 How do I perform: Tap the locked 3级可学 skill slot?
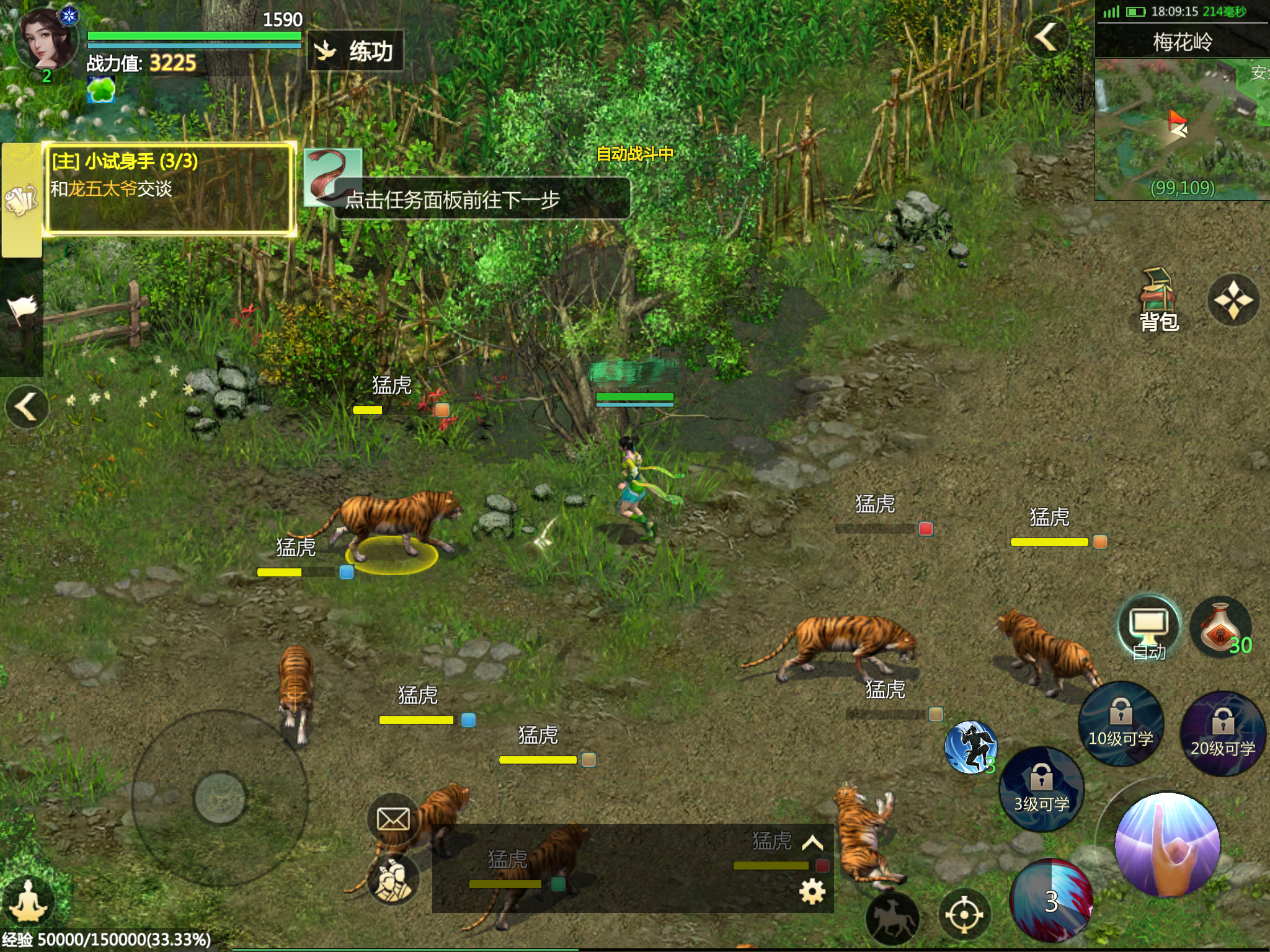1042,788
